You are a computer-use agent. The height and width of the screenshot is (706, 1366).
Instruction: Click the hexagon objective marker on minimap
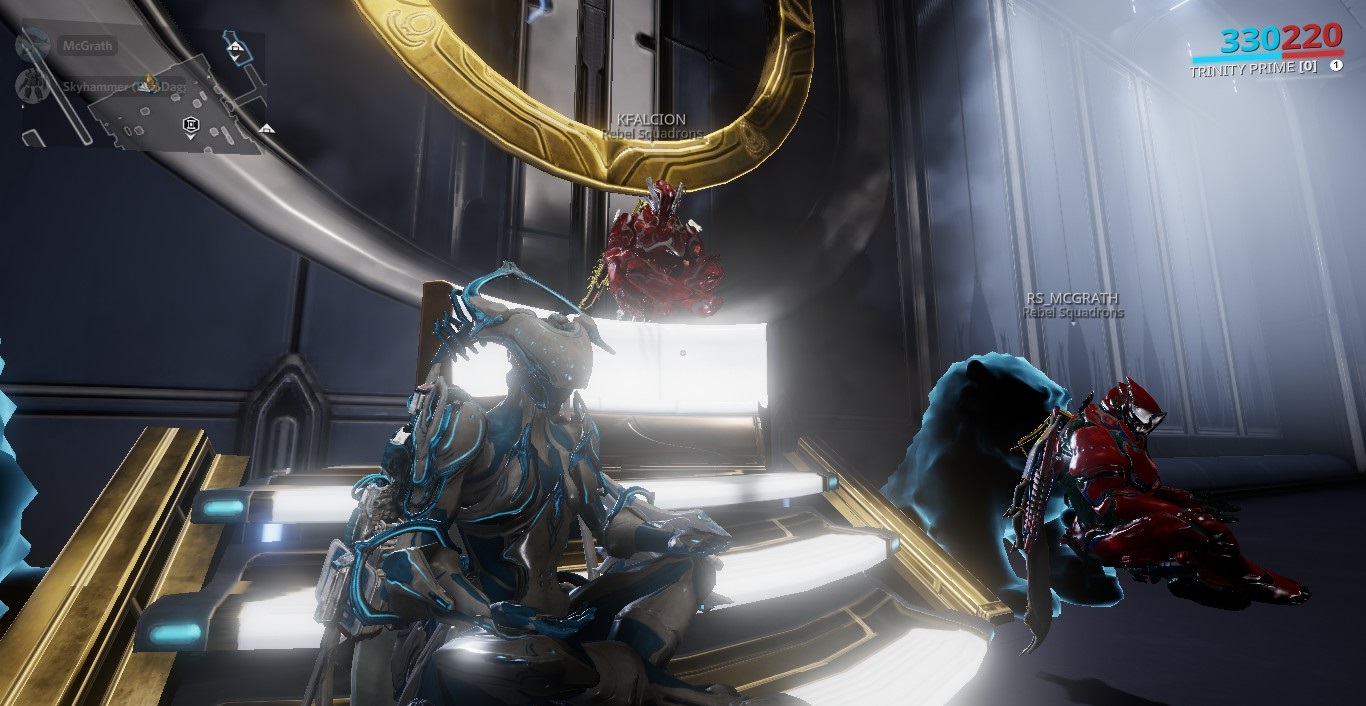(x=189, y=124)
